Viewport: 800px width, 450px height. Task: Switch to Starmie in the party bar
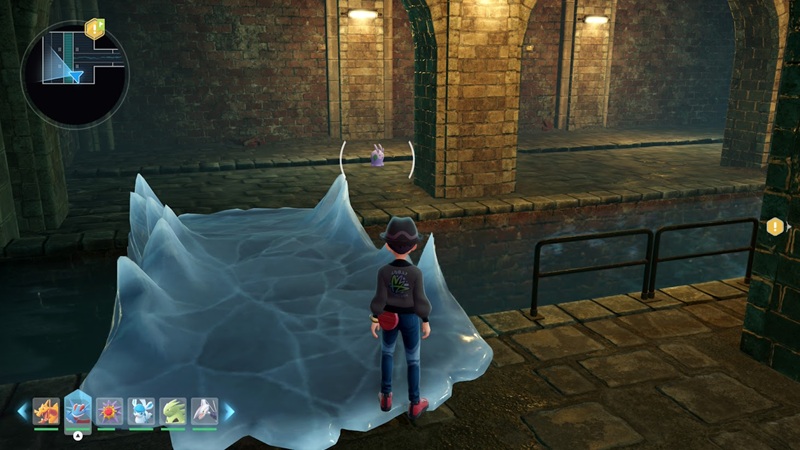click(110, 411)
